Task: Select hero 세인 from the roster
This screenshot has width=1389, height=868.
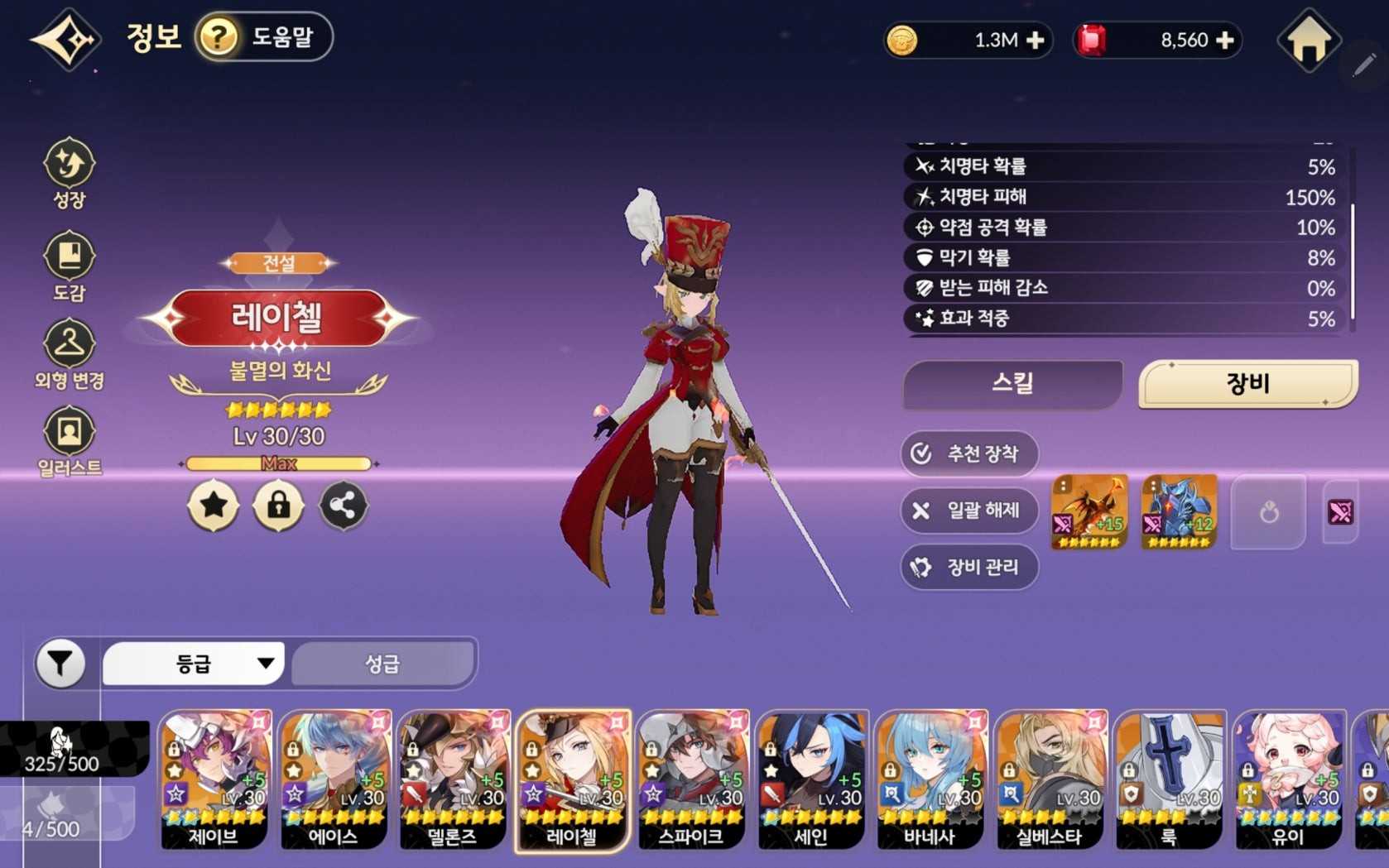Action: click(x=811, y=779)
